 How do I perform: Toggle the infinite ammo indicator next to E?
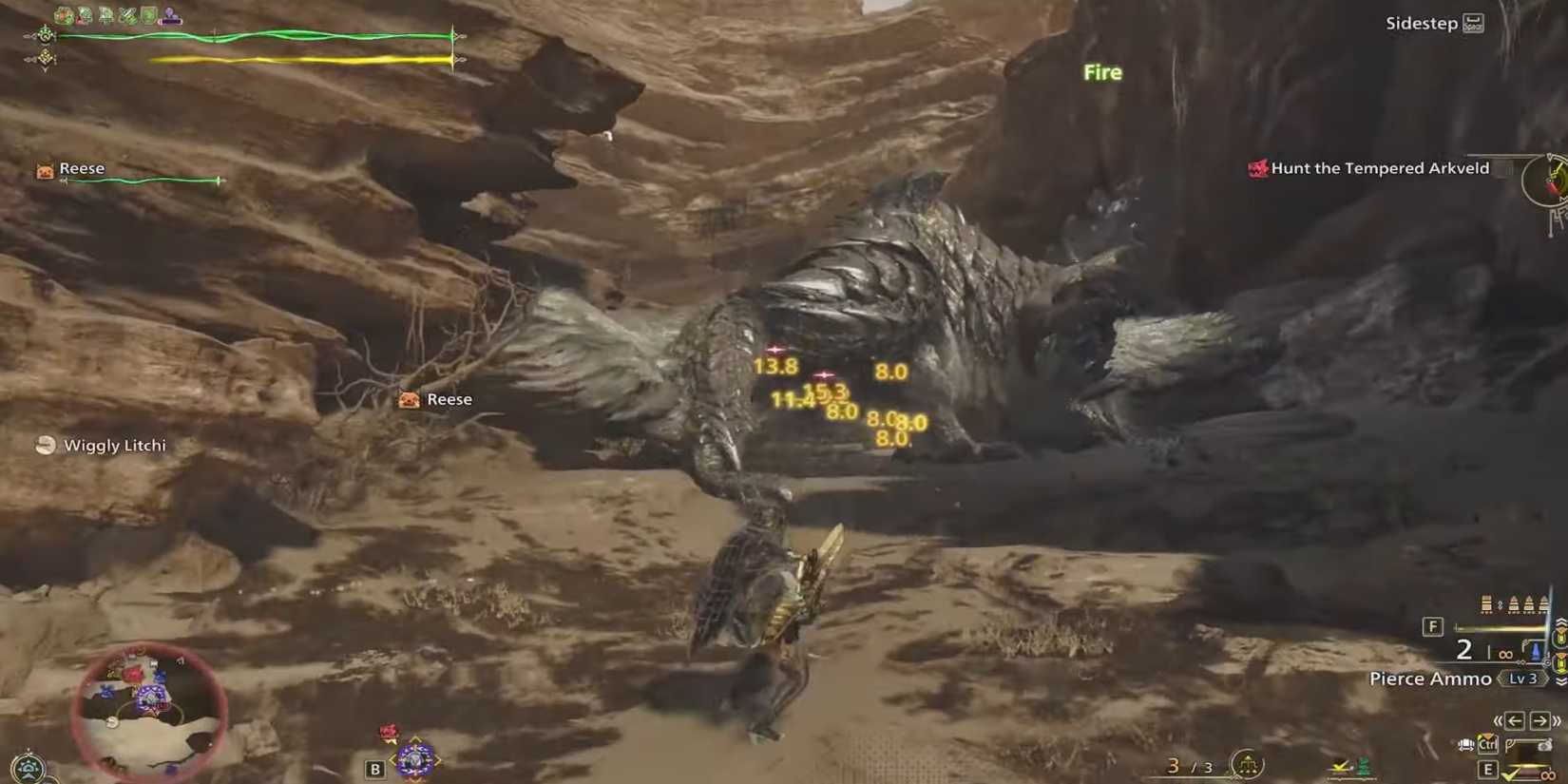point(1547,775)
